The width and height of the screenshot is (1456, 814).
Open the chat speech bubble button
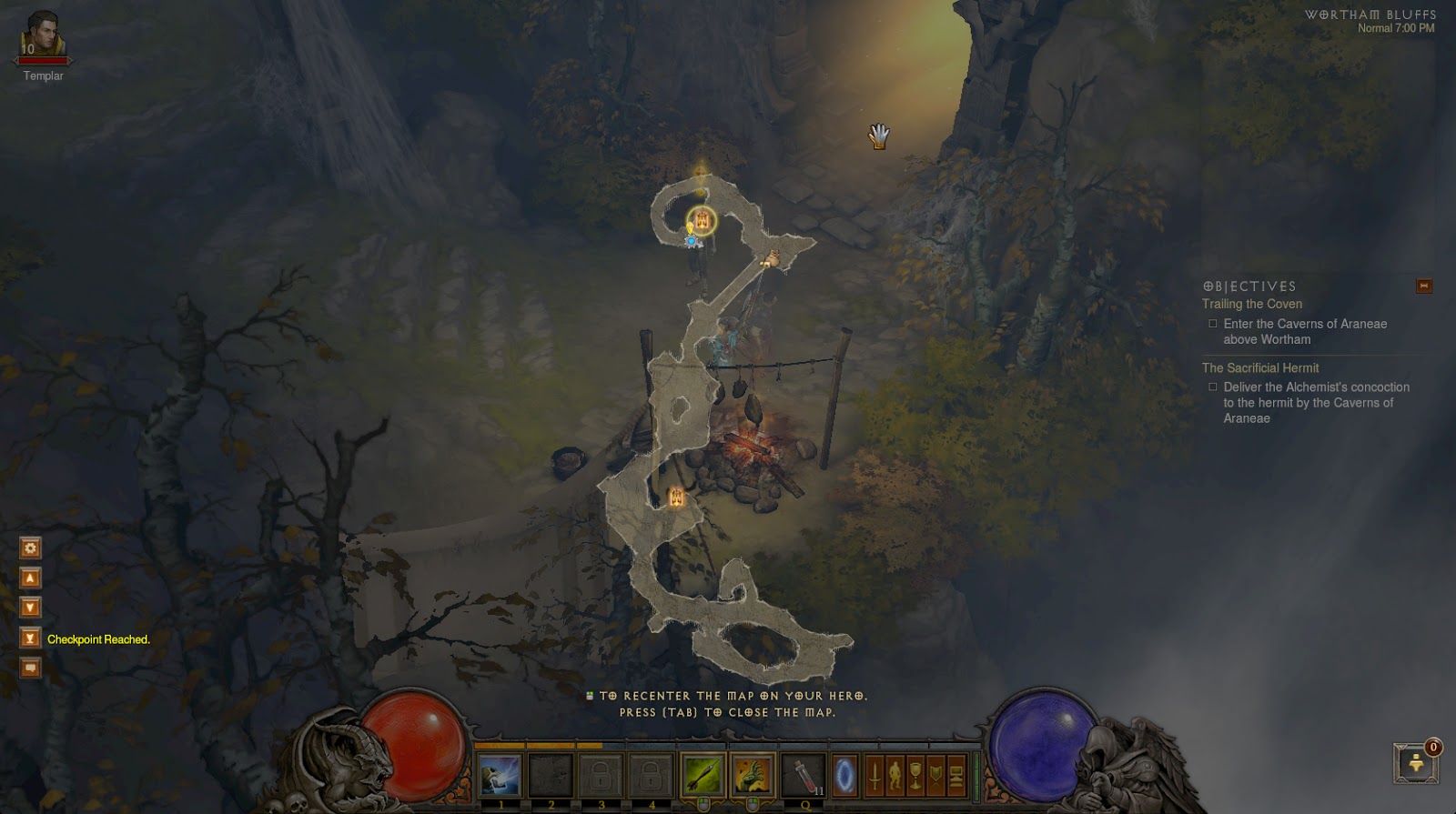tap(31, 668)
